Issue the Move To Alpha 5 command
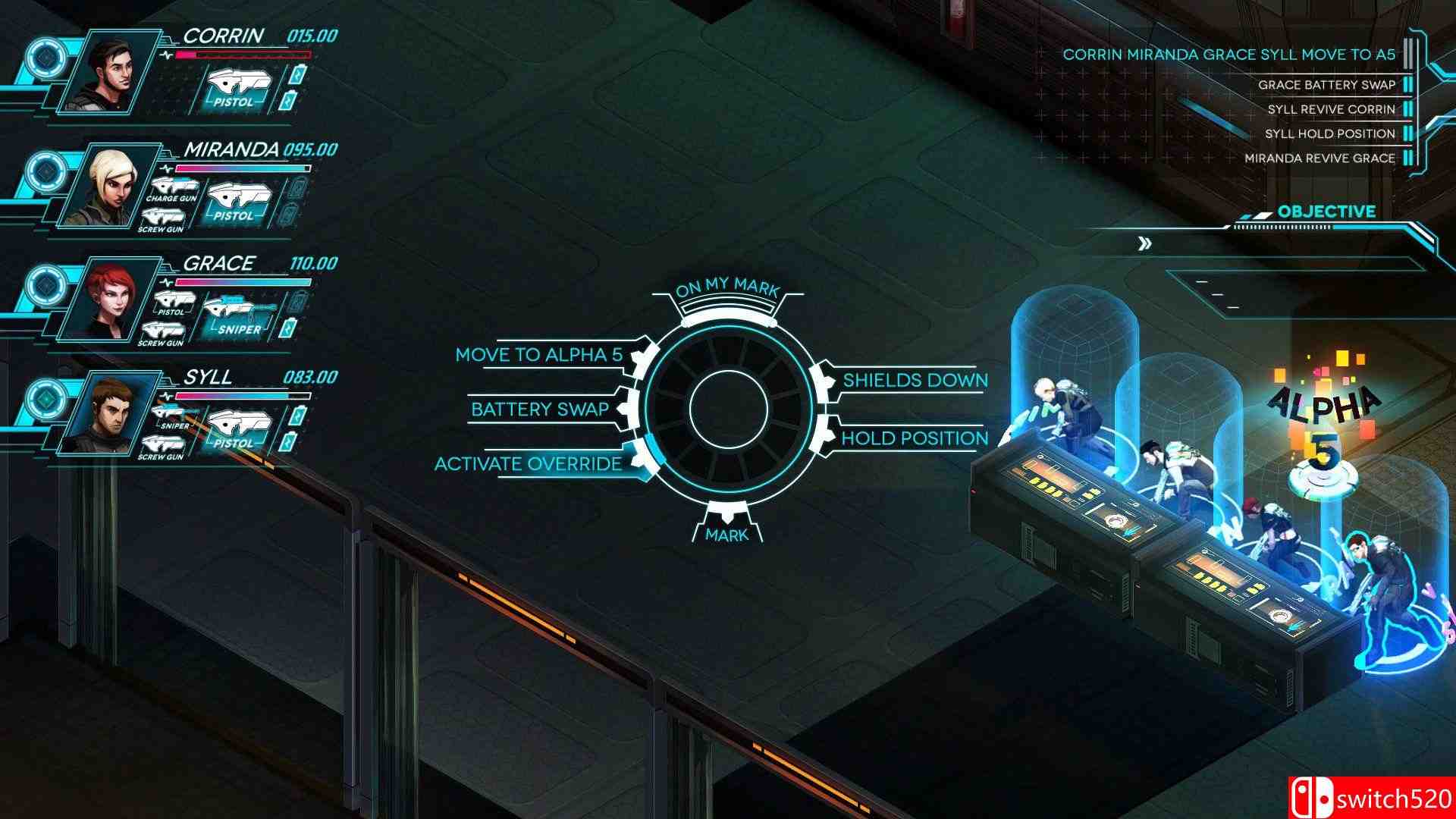1456x819 pixels. 539,353
